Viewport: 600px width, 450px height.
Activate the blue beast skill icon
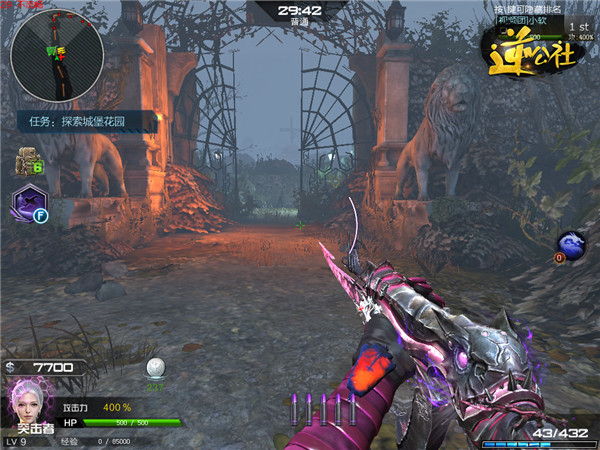point(573,244)
